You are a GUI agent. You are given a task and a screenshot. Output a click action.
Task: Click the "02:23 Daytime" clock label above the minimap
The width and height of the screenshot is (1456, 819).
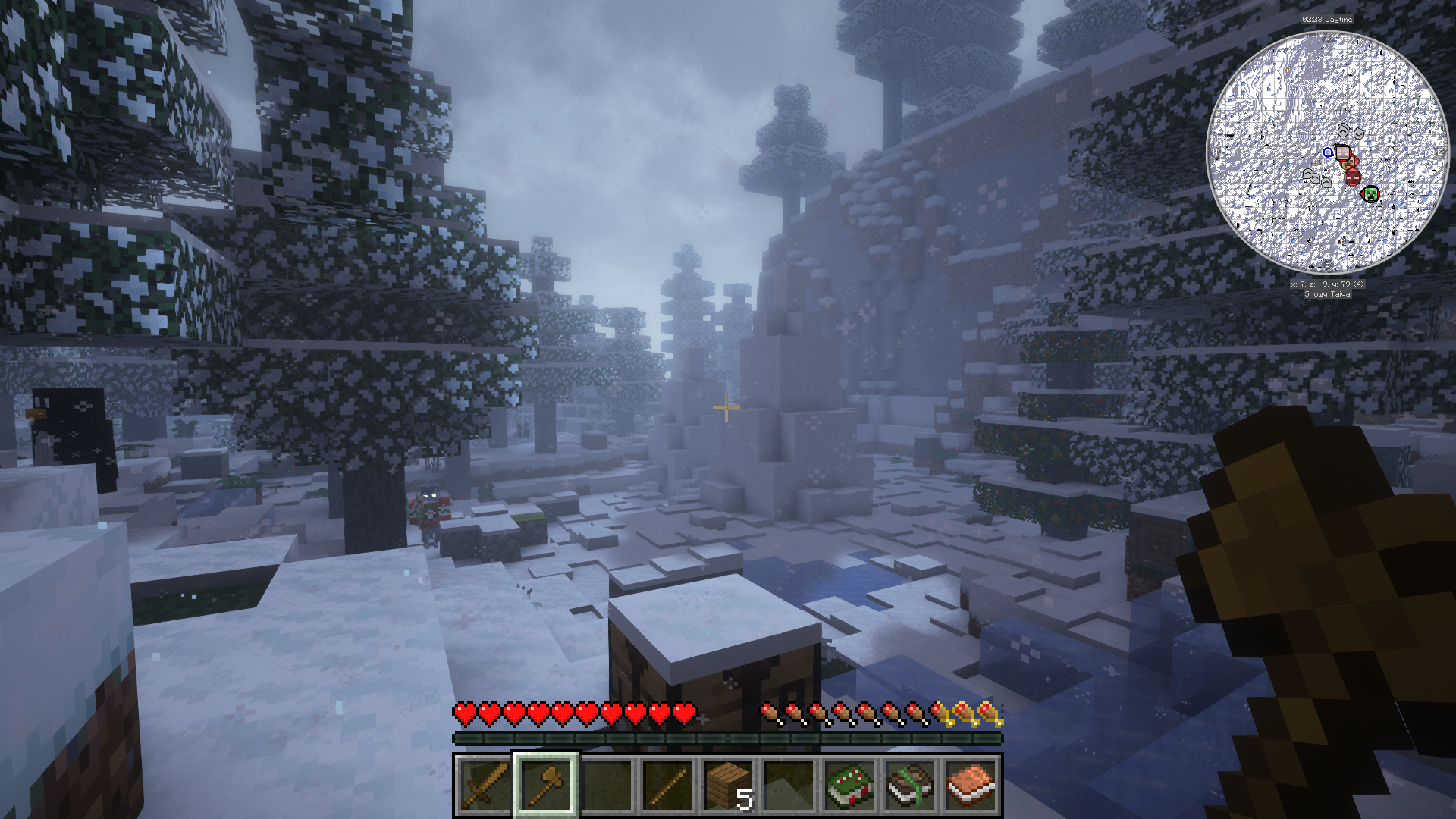point(1326,20)
